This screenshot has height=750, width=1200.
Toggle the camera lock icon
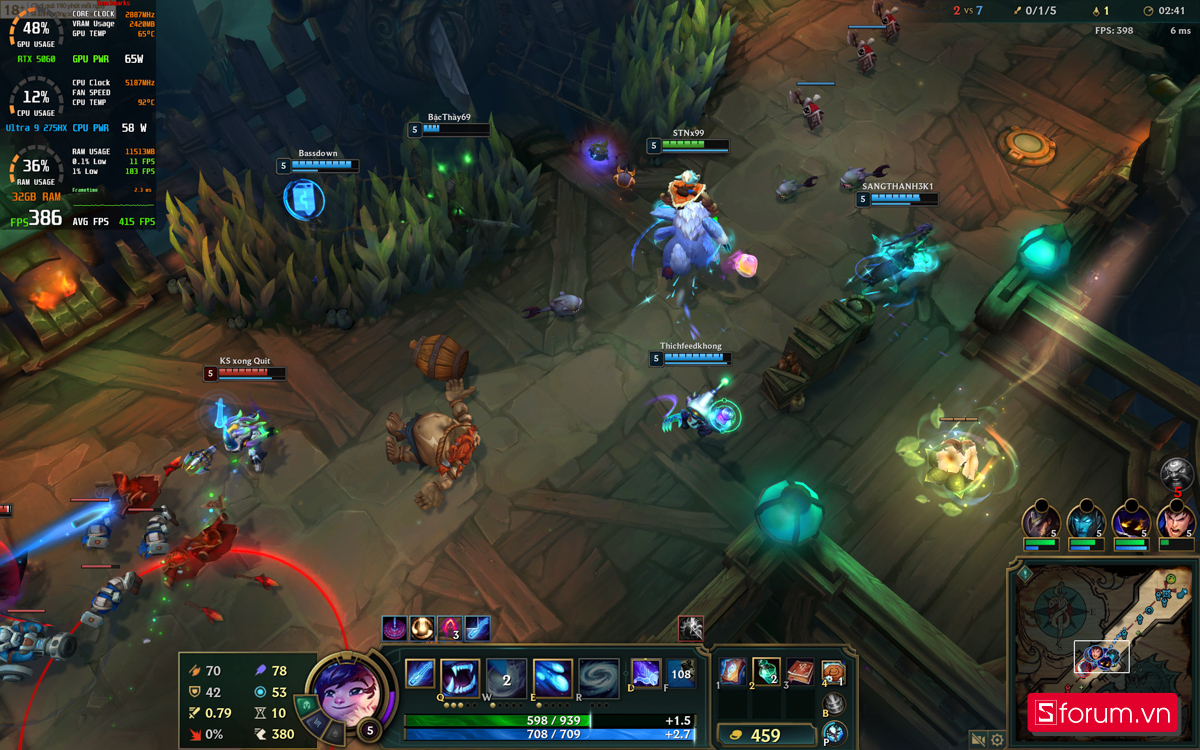(978, 740)
